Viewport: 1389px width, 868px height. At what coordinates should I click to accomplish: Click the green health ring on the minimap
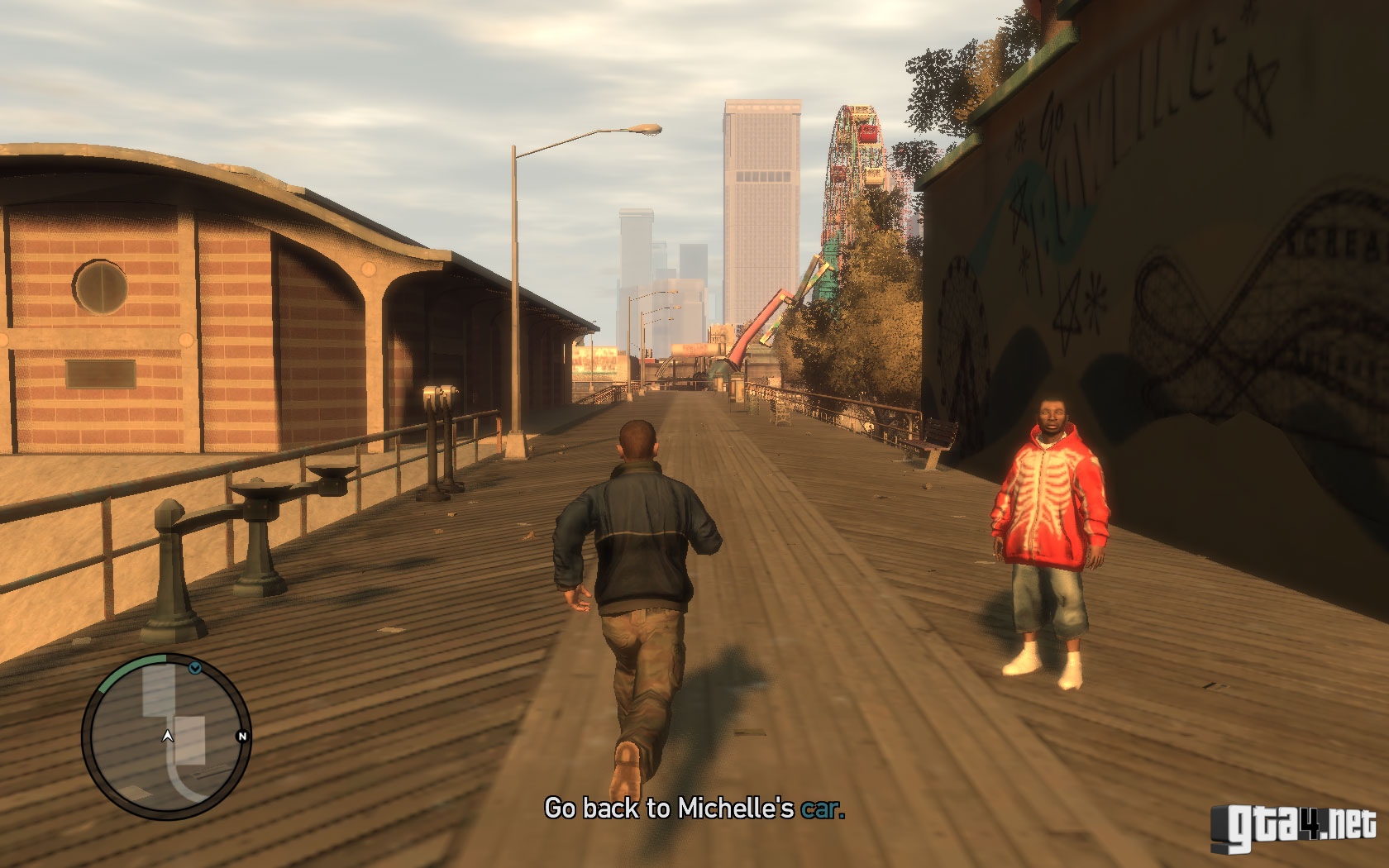click(132, 661)
